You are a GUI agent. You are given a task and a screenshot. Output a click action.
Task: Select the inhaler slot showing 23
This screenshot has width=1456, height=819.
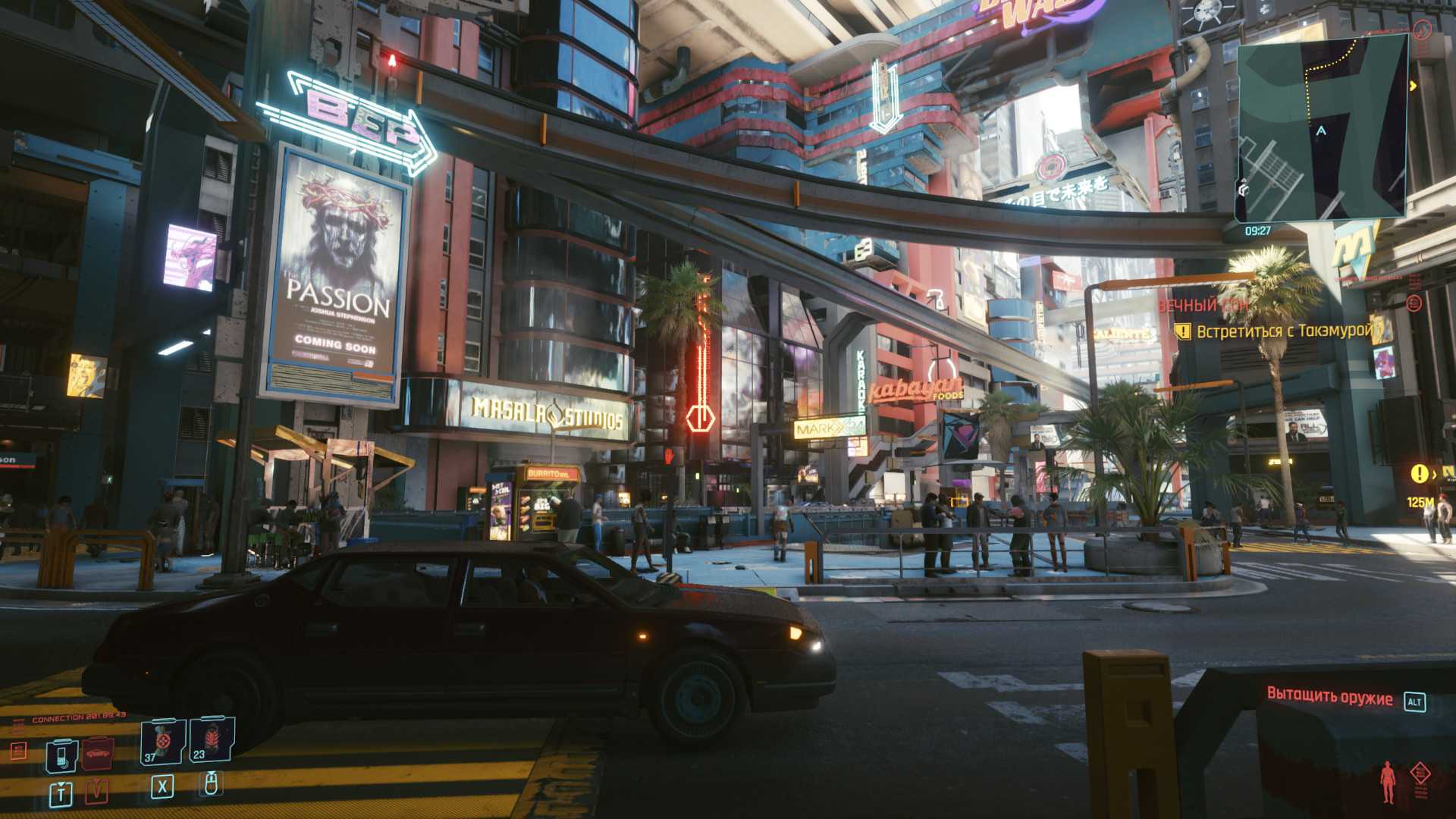[212, 739]
